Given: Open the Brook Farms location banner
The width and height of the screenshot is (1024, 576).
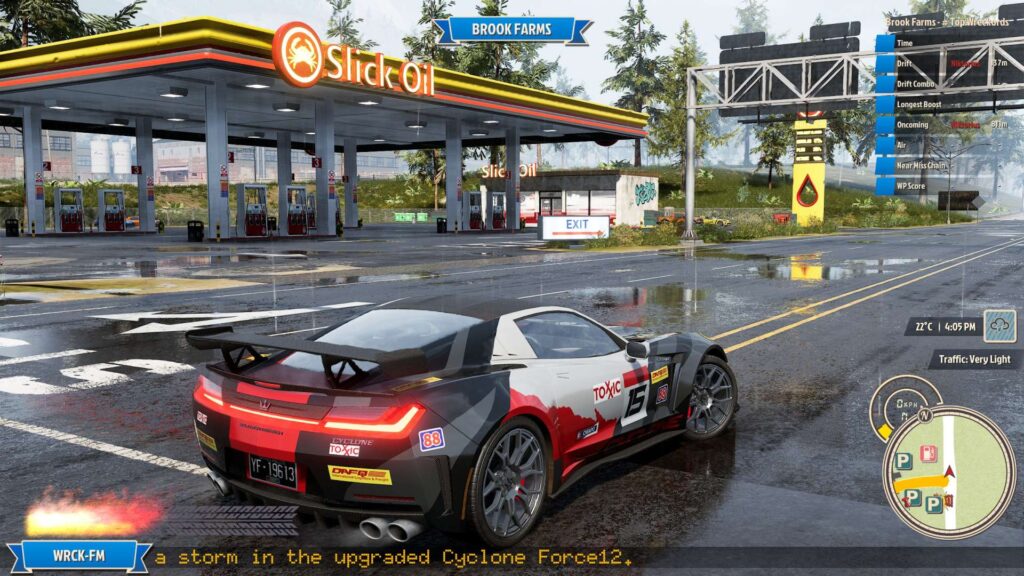Looking at the screenshot, I should (512, 30).
